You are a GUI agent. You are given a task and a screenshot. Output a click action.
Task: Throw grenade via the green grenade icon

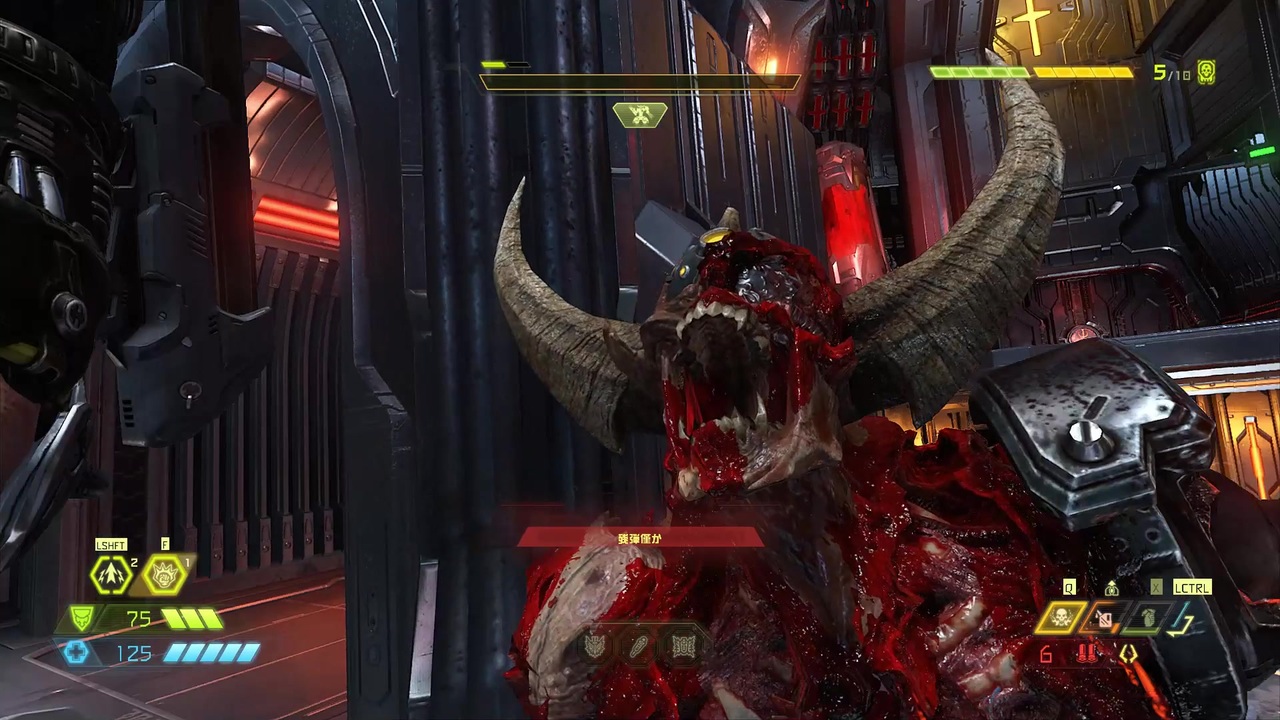(x=1146, y=618)
